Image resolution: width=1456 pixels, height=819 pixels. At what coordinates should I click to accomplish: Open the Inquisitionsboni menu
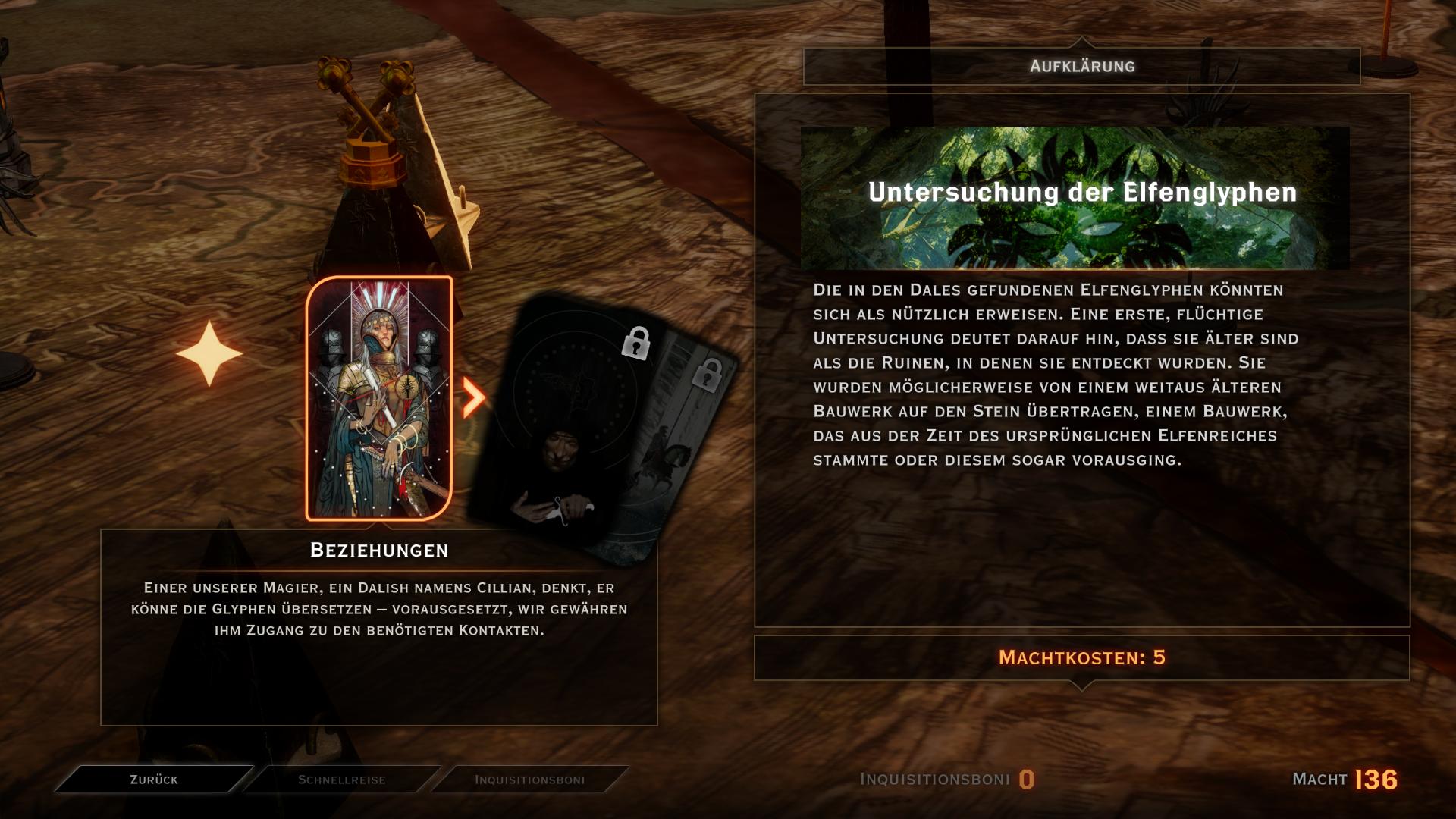pos(529,780)
